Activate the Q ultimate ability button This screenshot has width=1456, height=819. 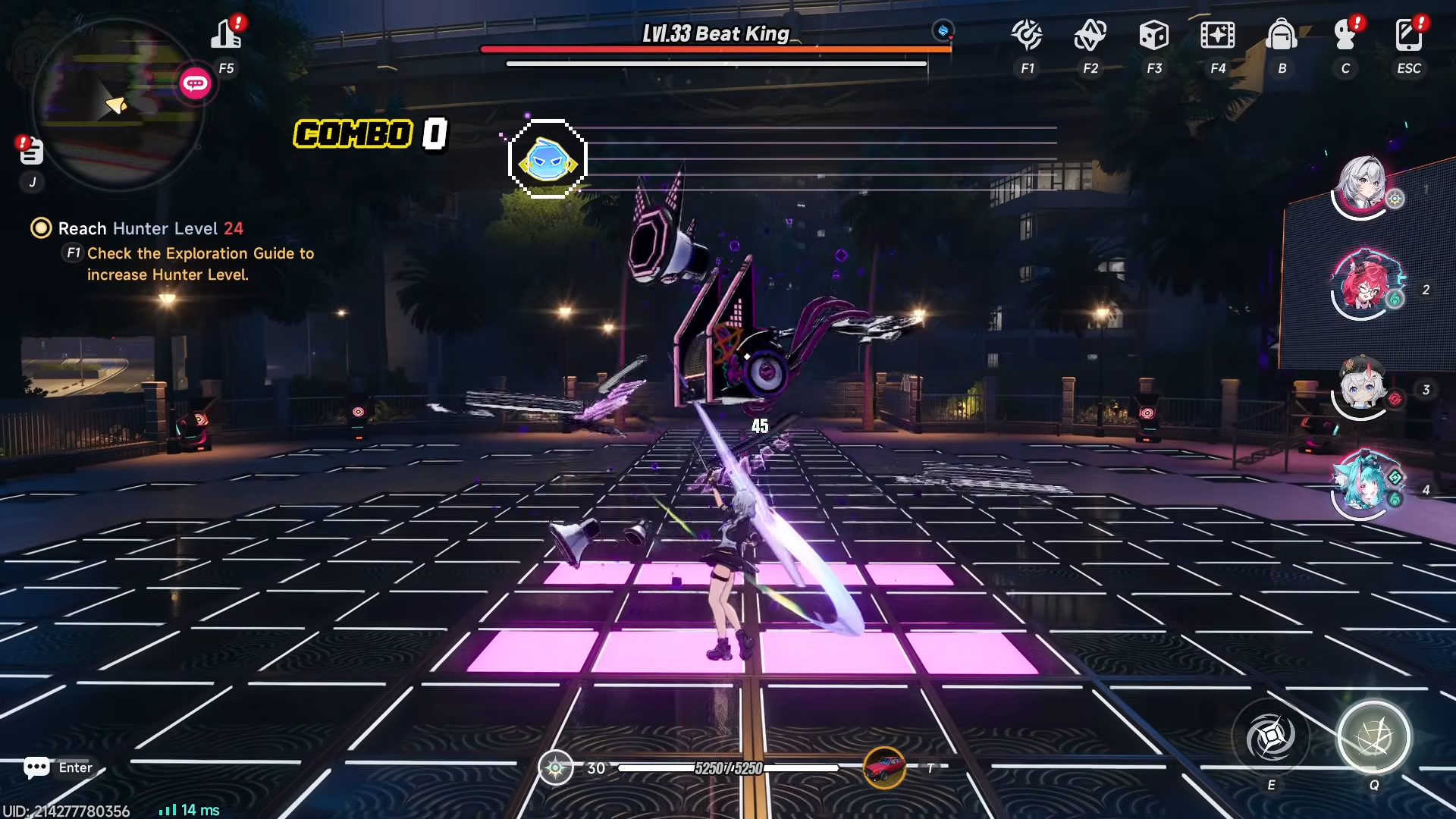[1373, 737]
